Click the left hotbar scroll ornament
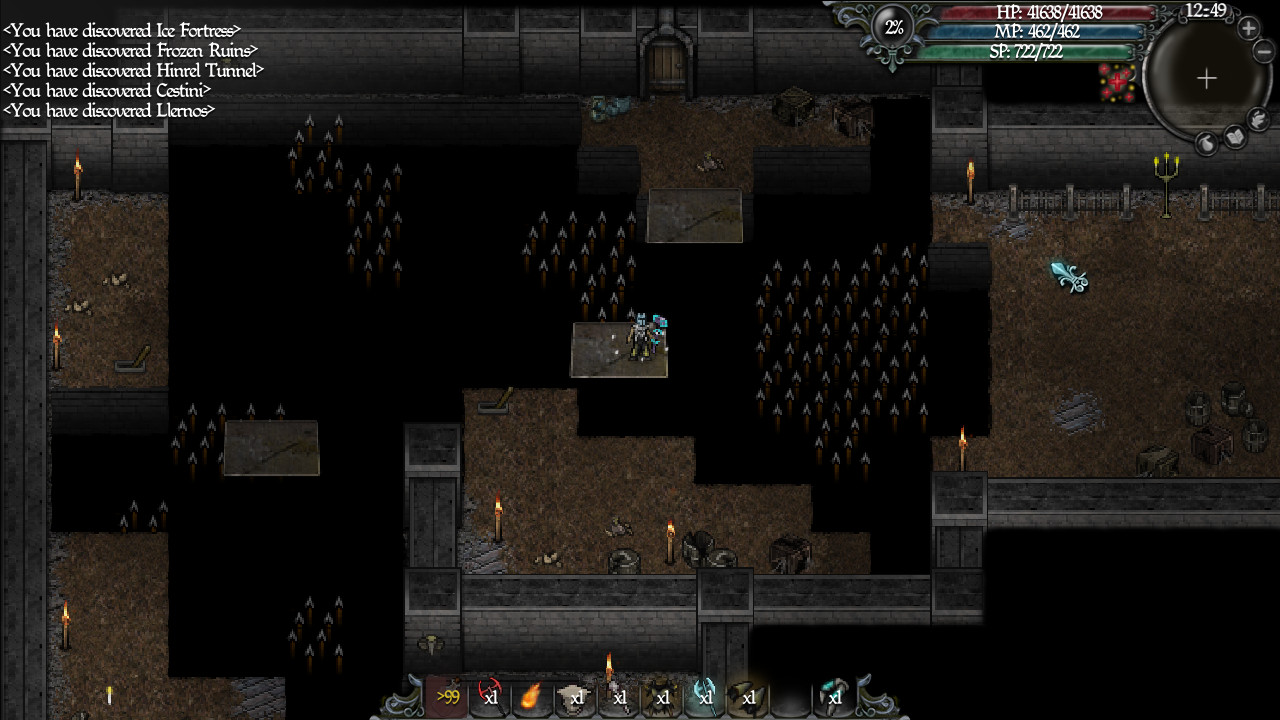 pos(405,698)
